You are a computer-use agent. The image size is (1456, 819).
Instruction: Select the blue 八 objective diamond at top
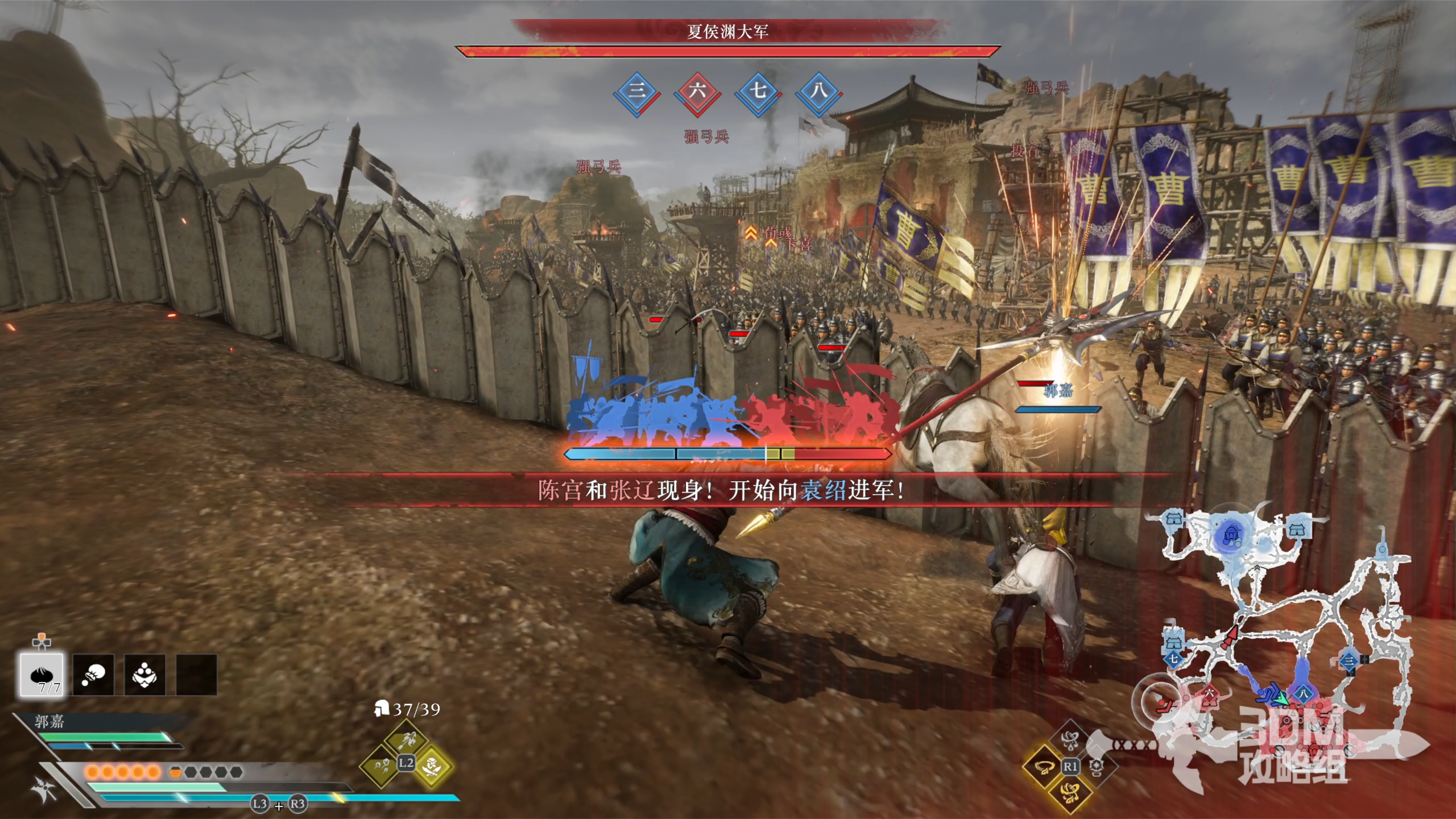pos(818,92)
